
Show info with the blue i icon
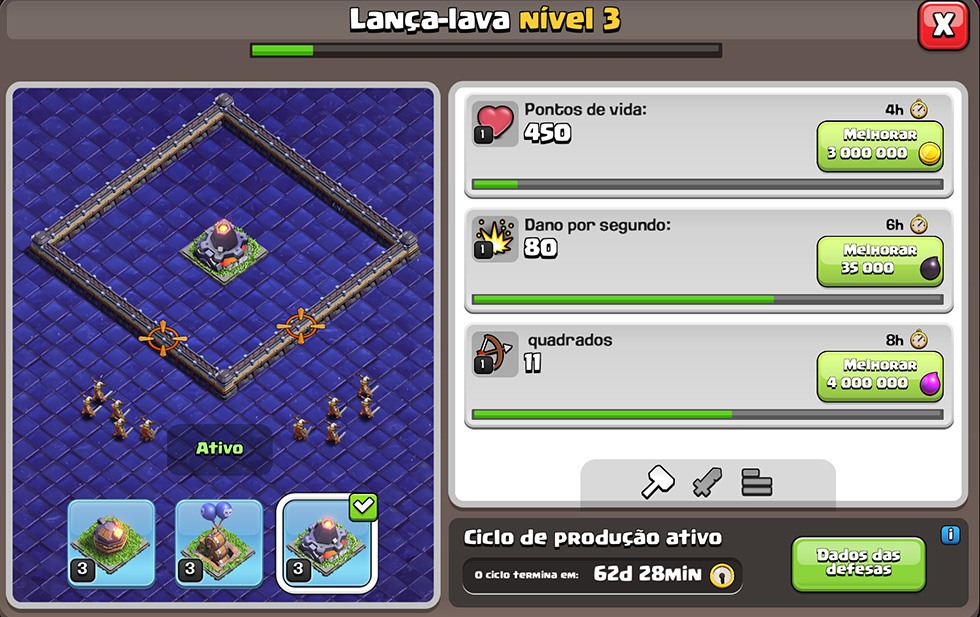coord(950,535)
